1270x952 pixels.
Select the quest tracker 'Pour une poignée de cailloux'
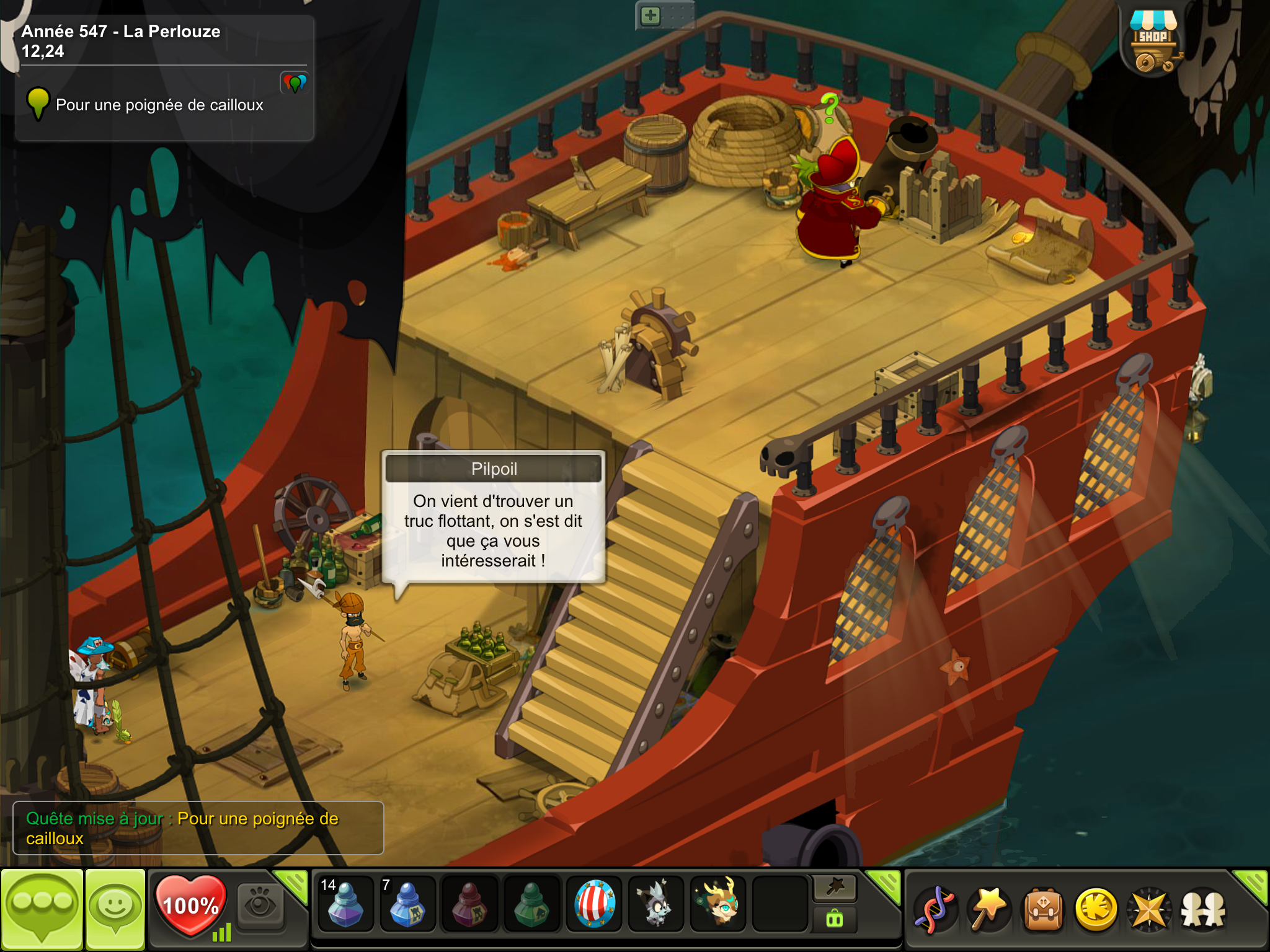tap(159, 105)
